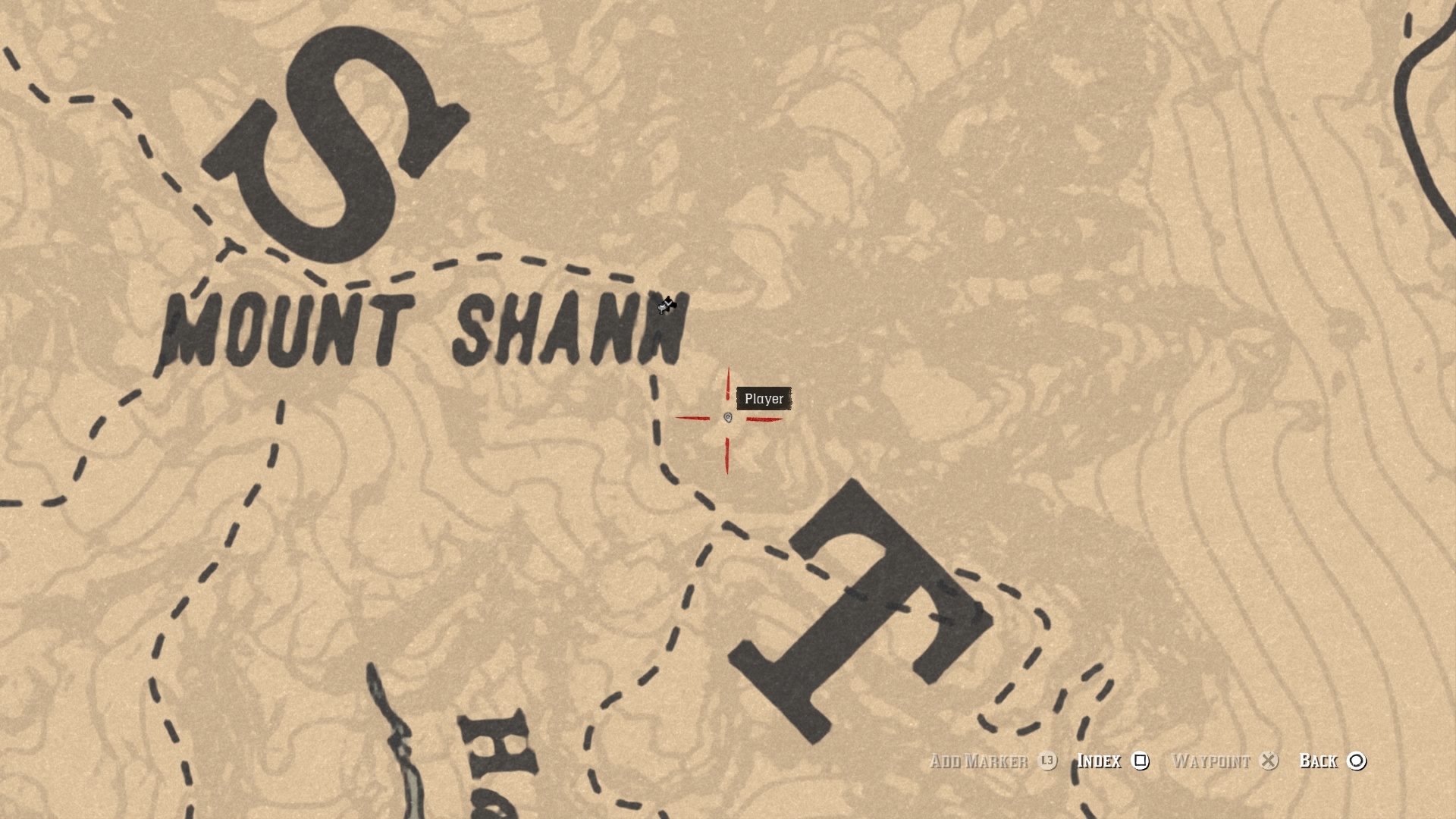Screen dimensions: 1456x819
Task: Set a Waypoint using the bottom bar option
Action: click(x=1213, y=761)
